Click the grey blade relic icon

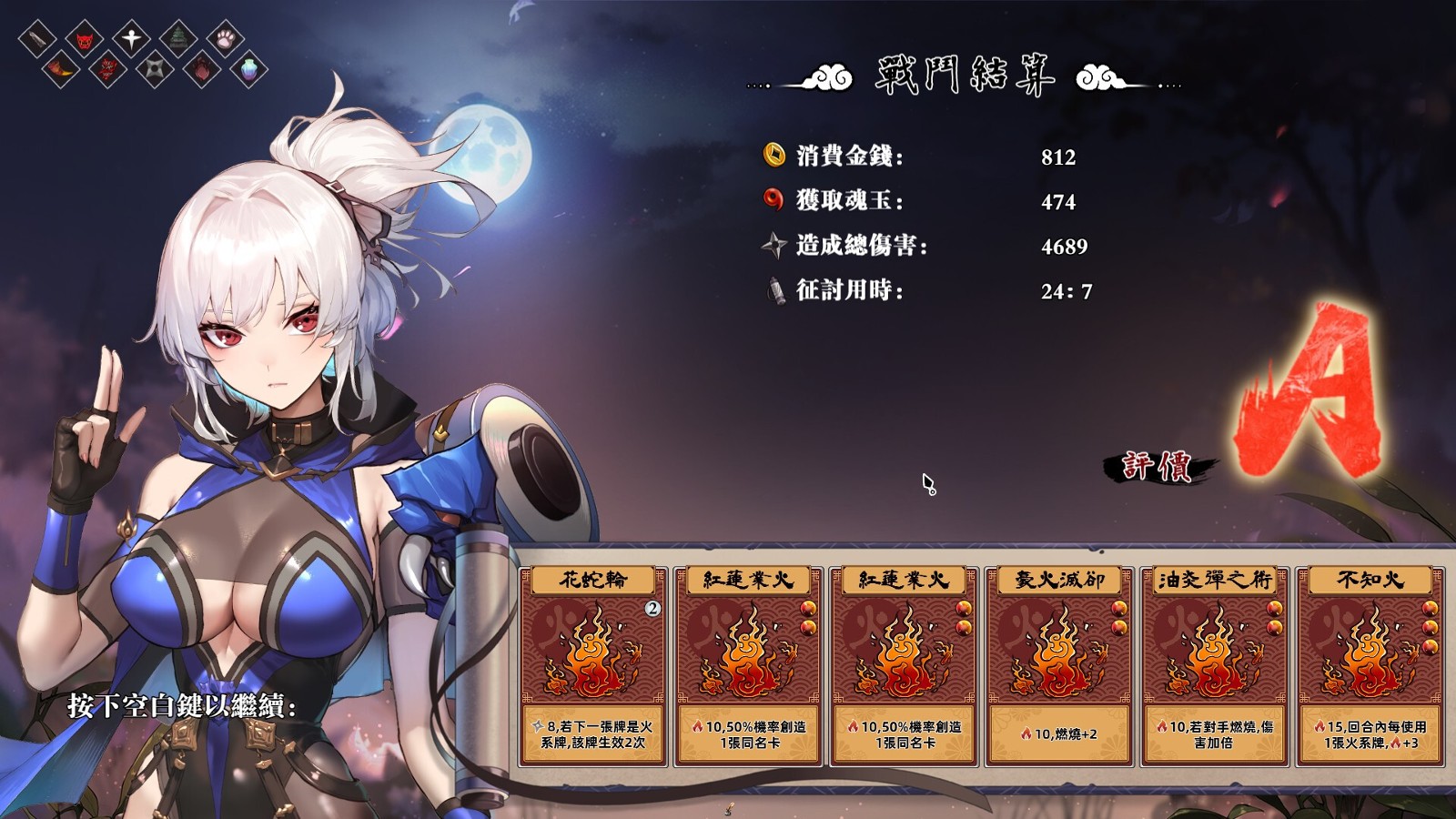tap(37, 39)
